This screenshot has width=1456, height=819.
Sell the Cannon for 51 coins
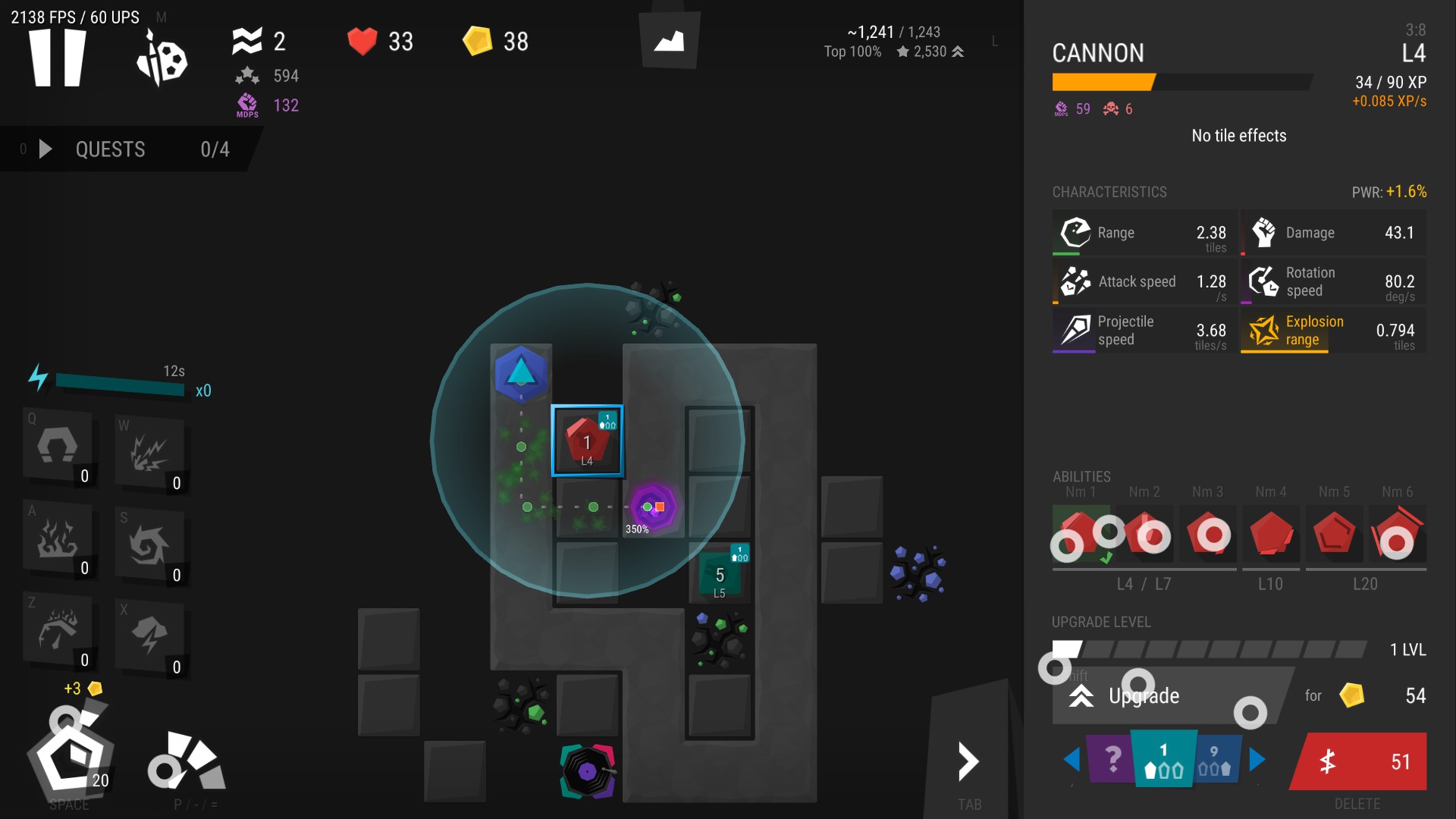[1359, 761]
